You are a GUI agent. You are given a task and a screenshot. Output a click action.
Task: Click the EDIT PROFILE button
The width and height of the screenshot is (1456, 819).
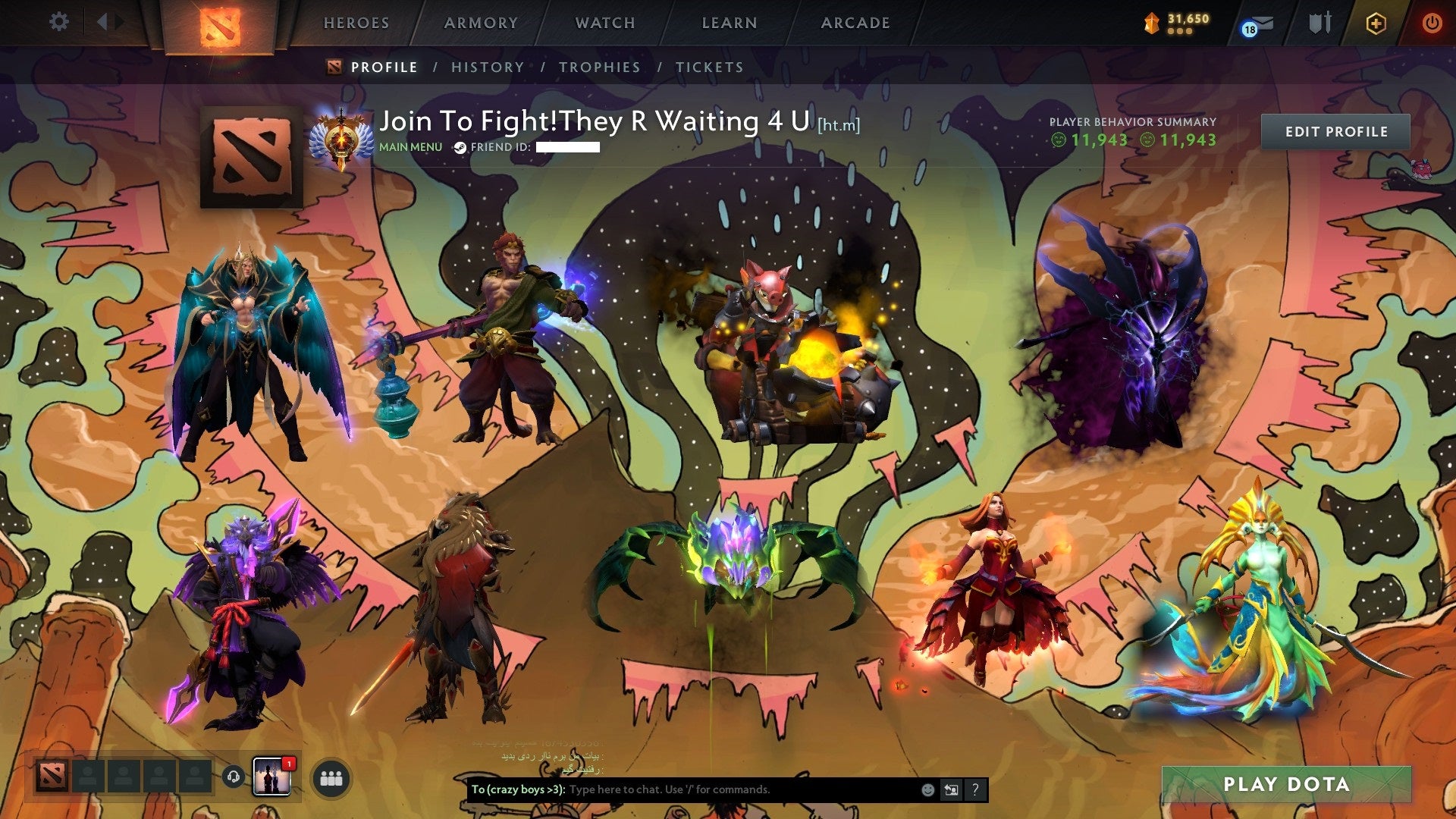click(1335, 131)
